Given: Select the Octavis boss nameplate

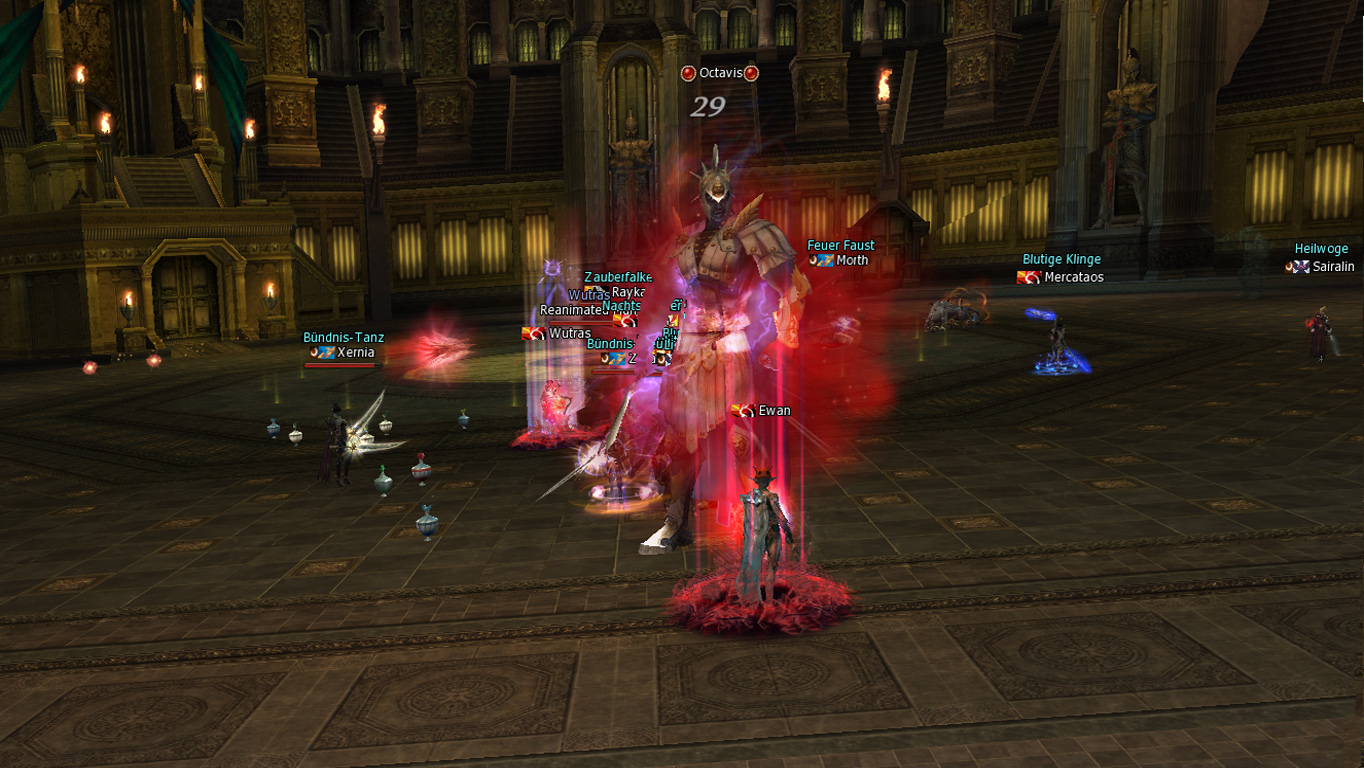Looking at the screenshot, I should [720, 73].
